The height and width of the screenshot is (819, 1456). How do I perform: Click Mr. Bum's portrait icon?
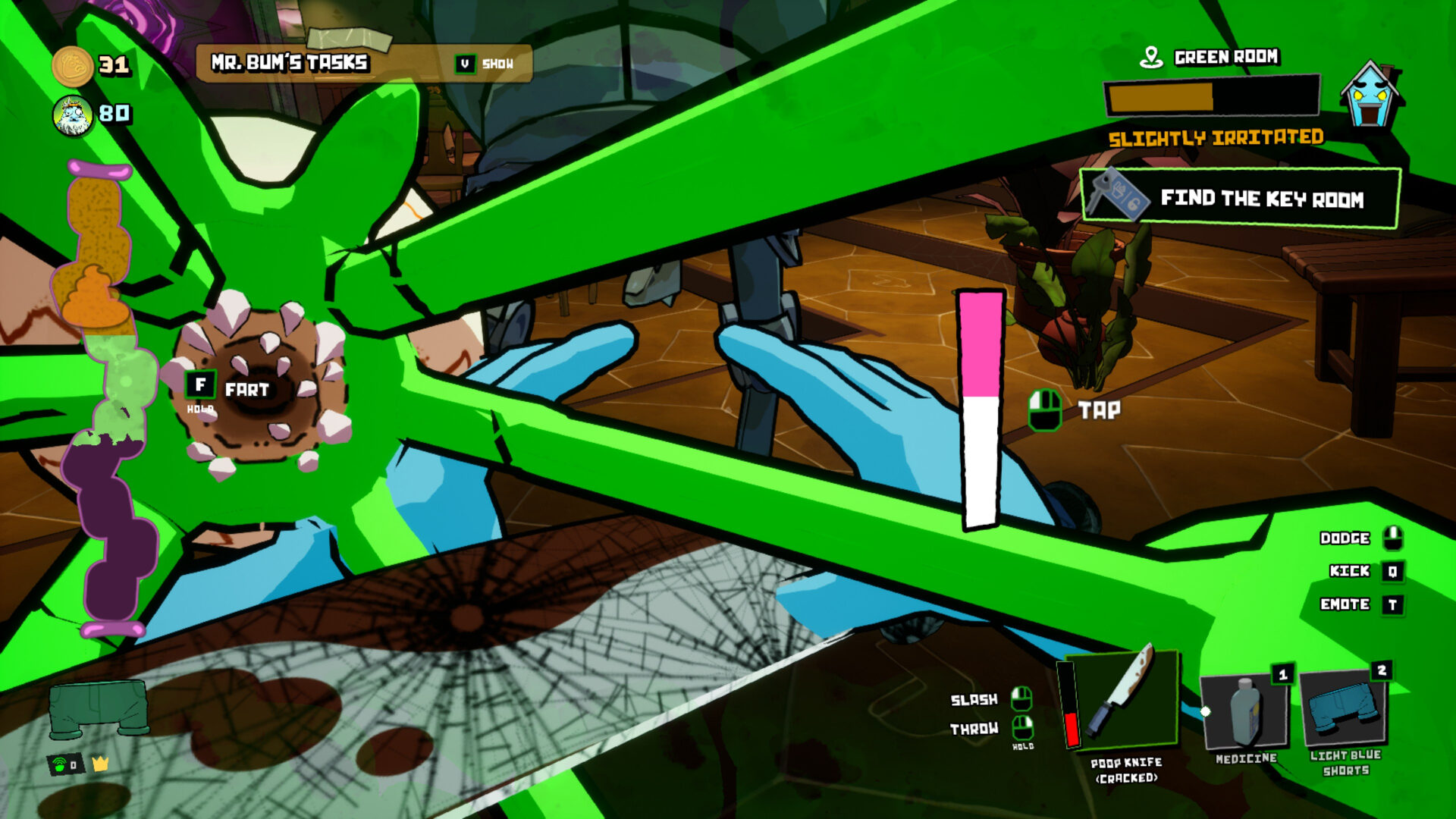coord(74,115)
